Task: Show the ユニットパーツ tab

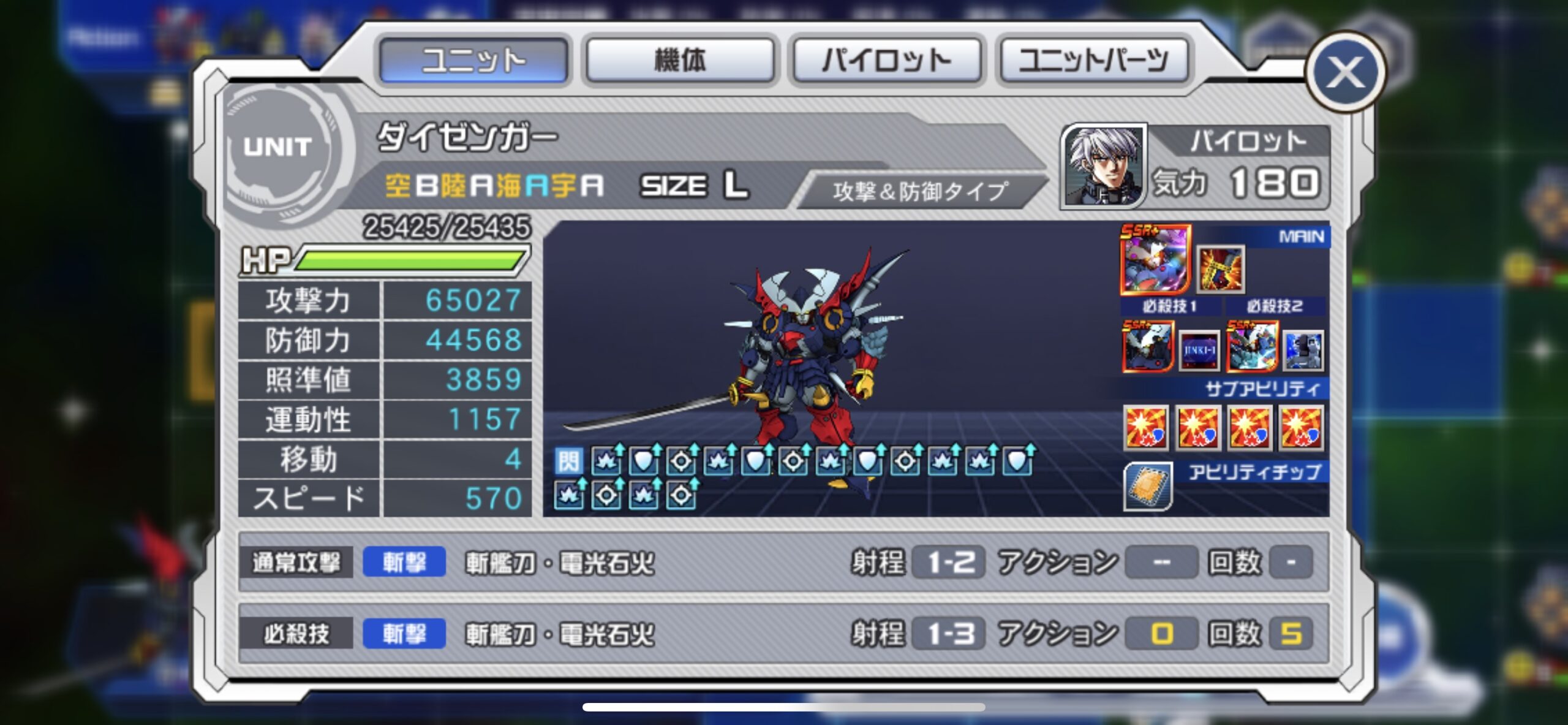Action: tap(1093, 60)
